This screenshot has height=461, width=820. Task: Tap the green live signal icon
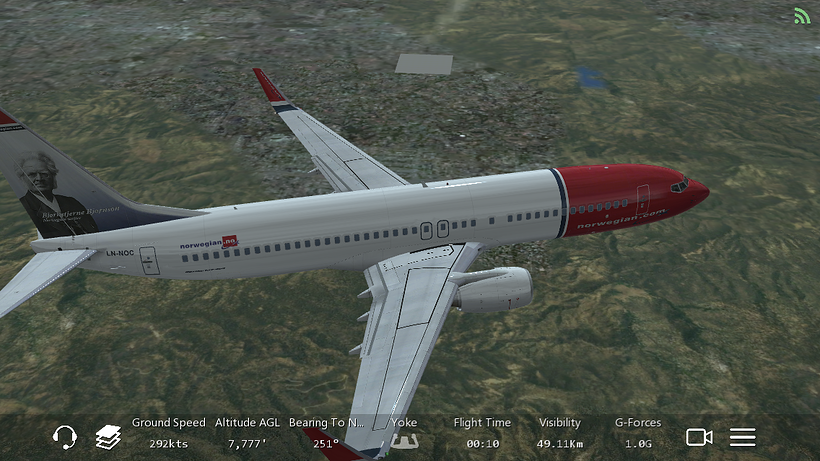(802, 15)
